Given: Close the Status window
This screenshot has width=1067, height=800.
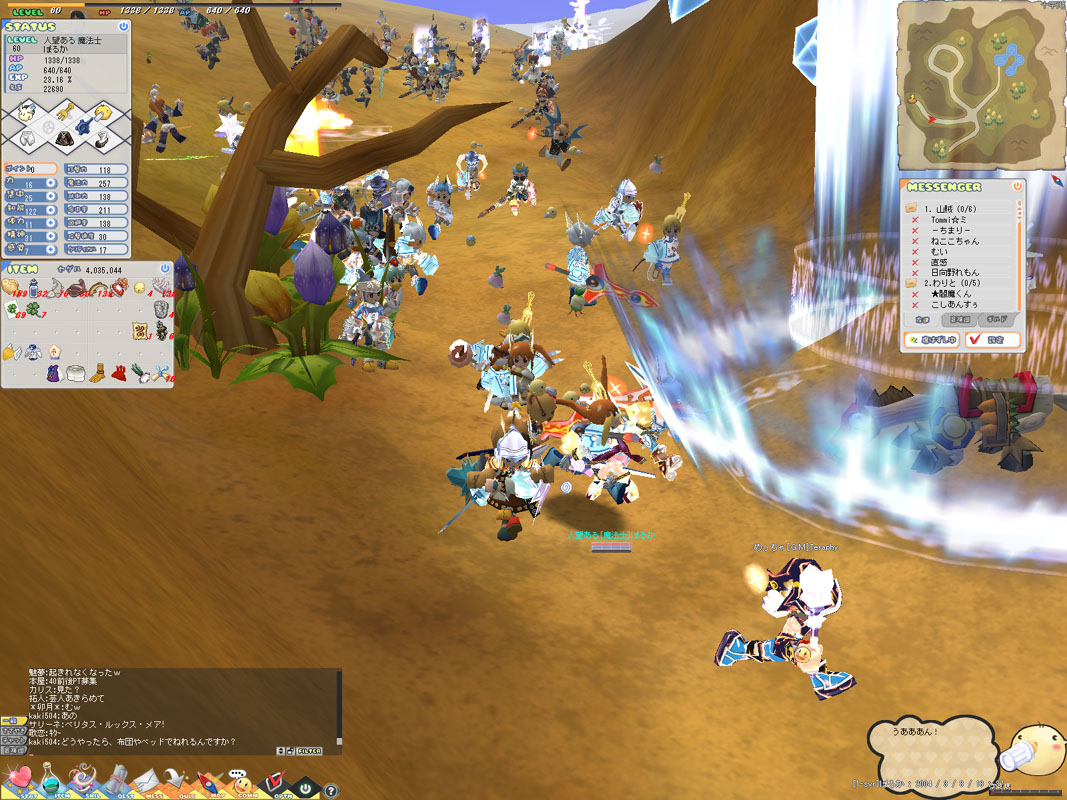Looking at the screenshot, I should point(123,27).
